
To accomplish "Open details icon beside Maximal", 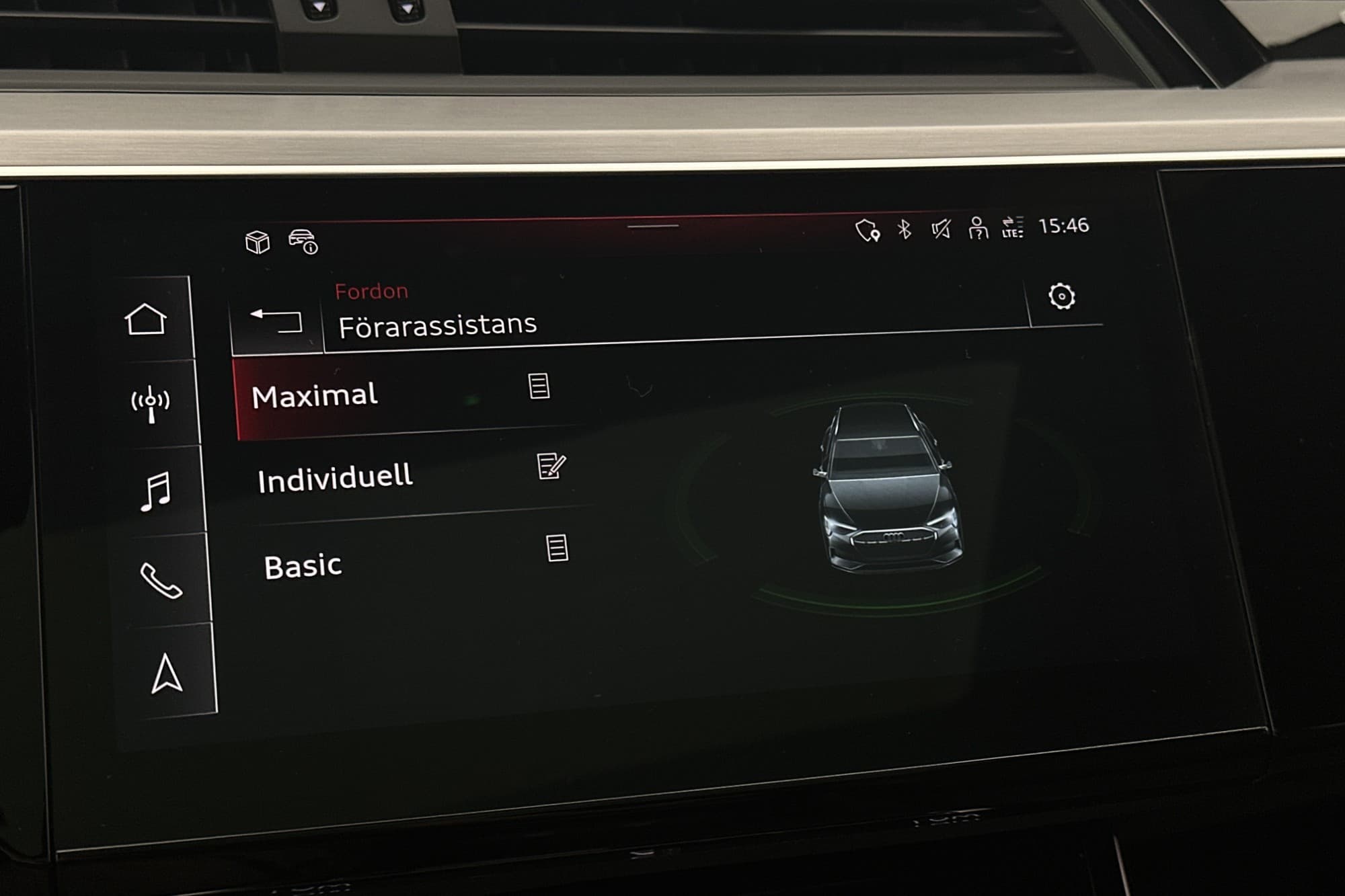I will [x=539, y=386].
